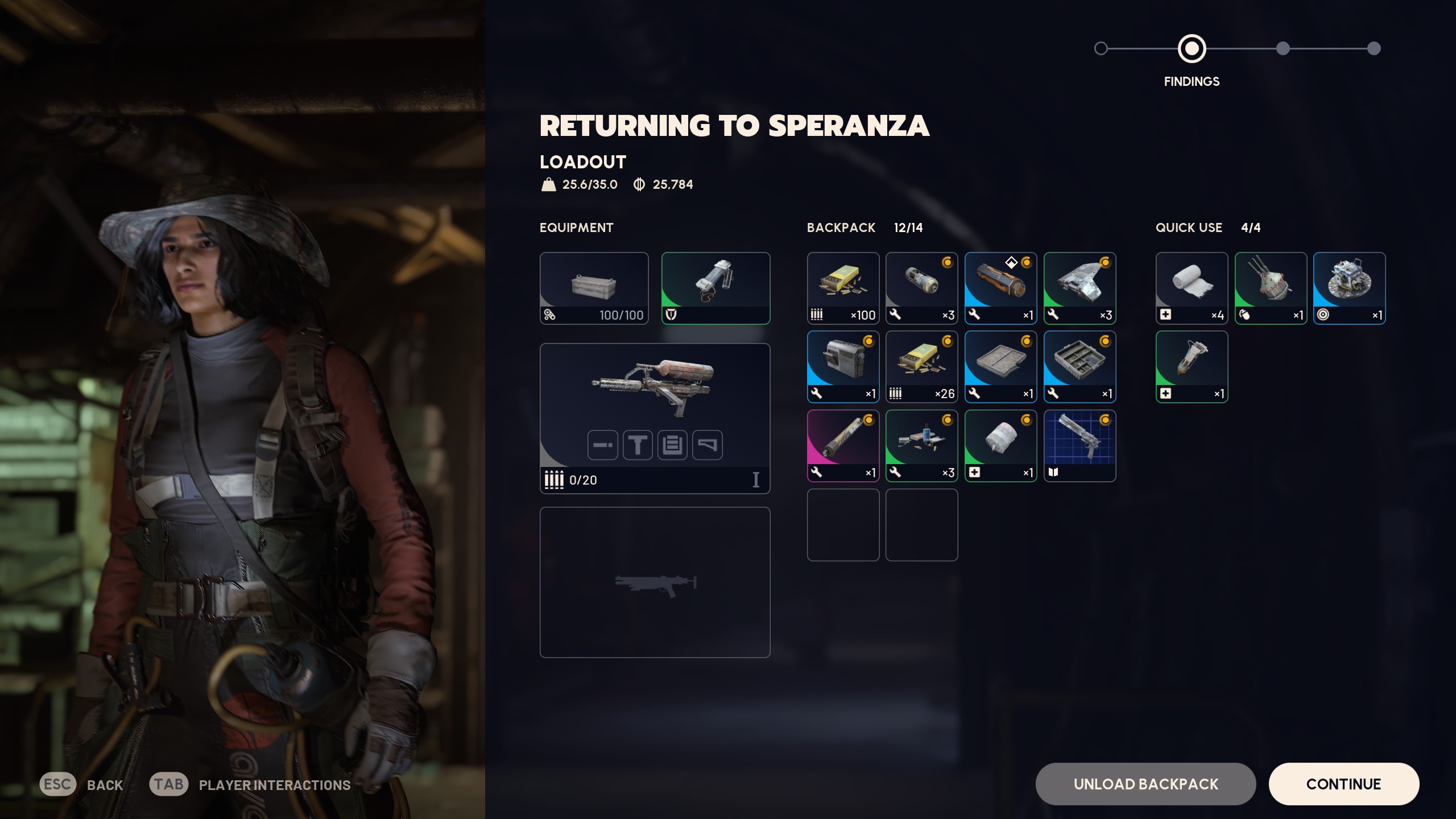Choose the green augment equipment slot
The height and width of the screenshot is (819, 1456).
[715, 288]
